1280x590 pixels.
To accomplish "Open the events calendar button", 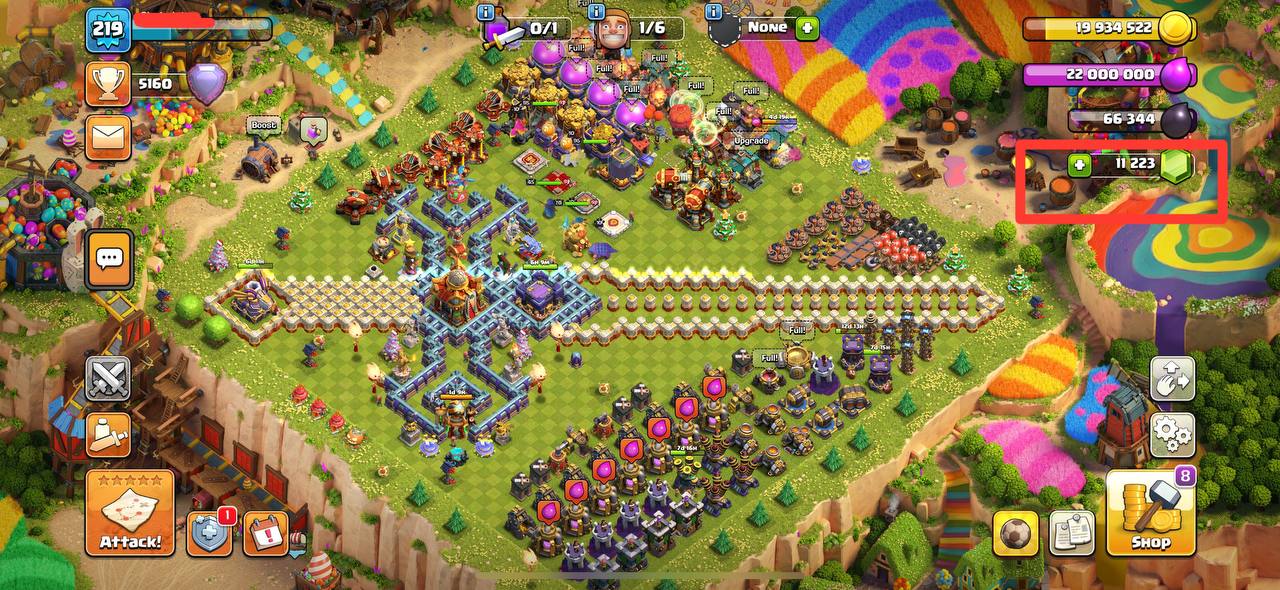I will (x=265, y=534).
